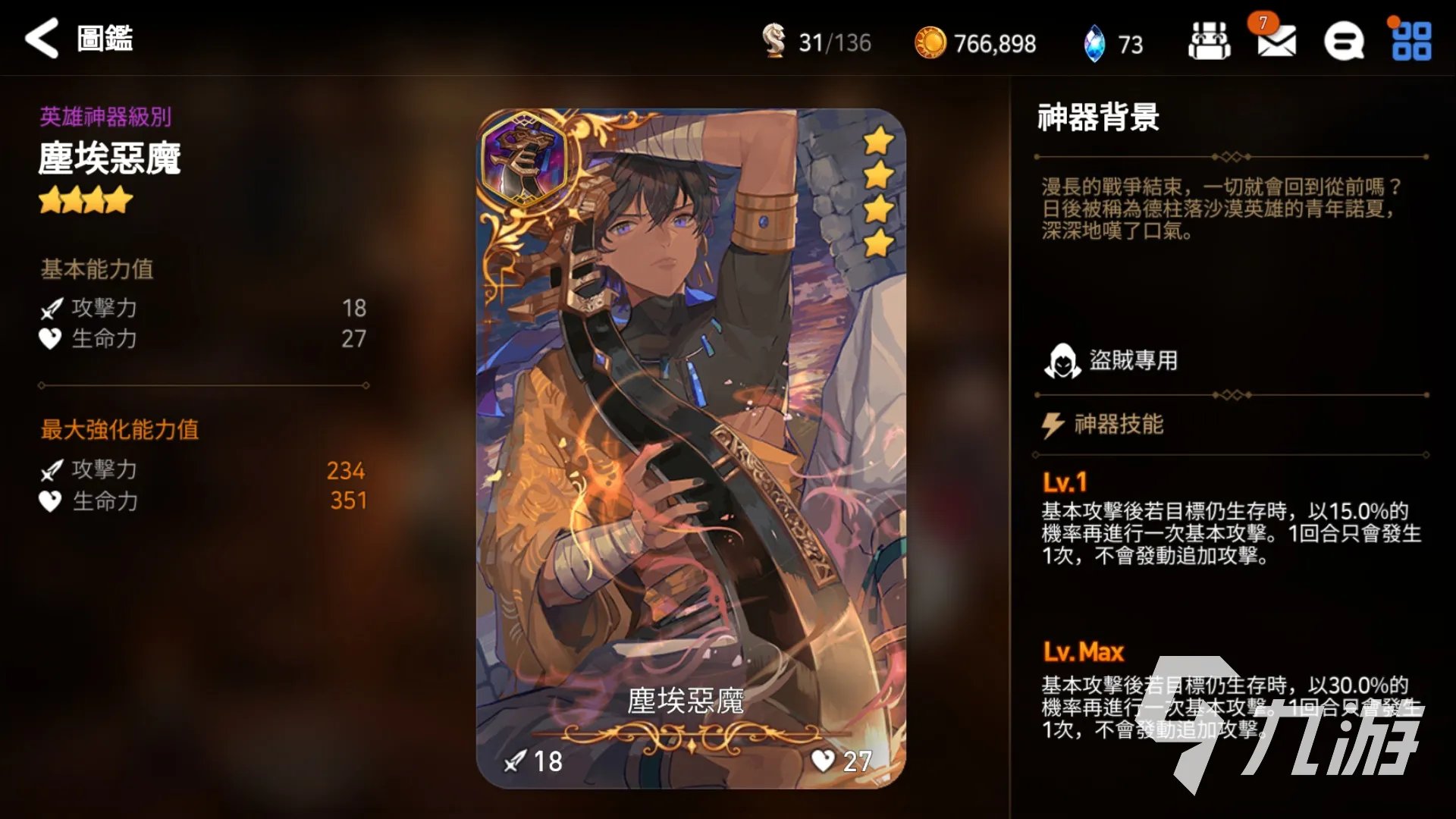The image size is (1456, 819).
Task: Click the lightning icon next to 神器技能
Action: click(x=1054, y=425)
